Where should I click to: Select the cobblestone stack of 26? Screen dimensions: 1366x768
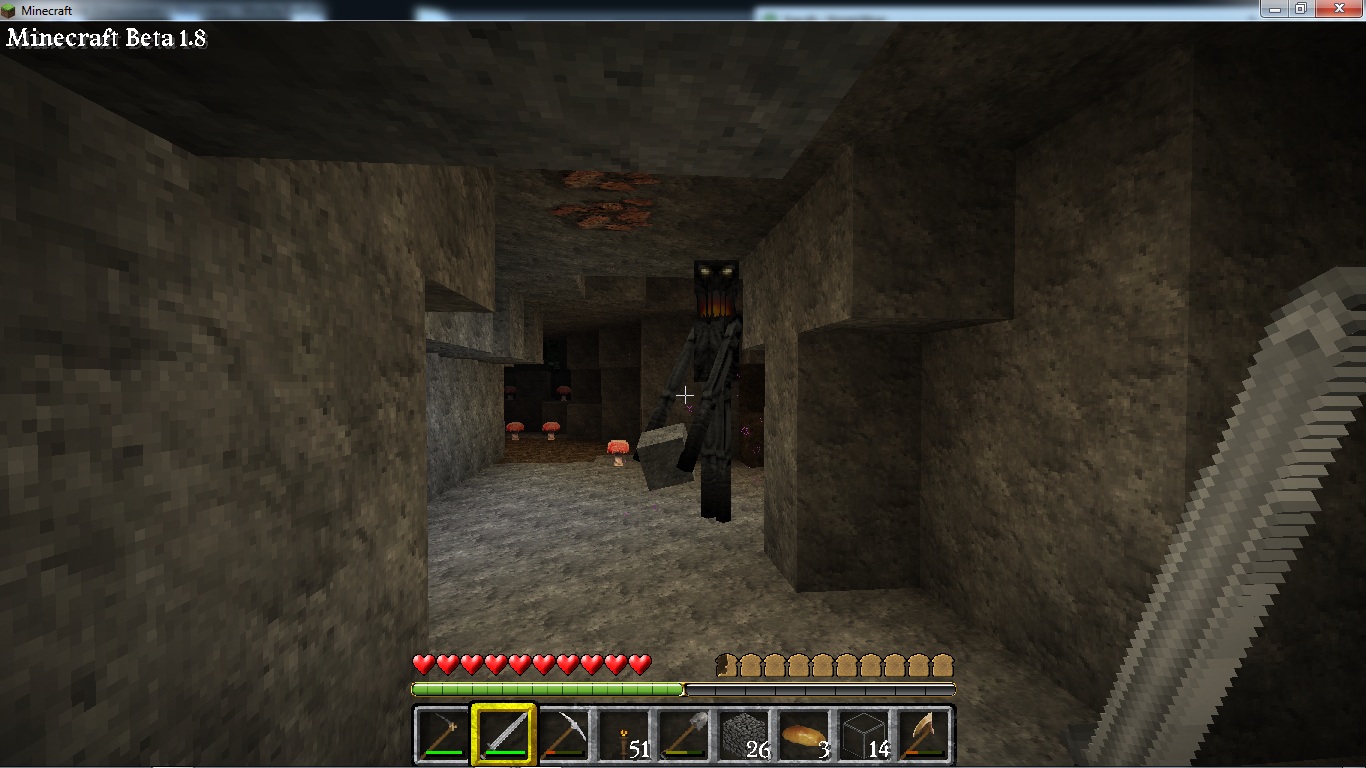coord(743,735)
